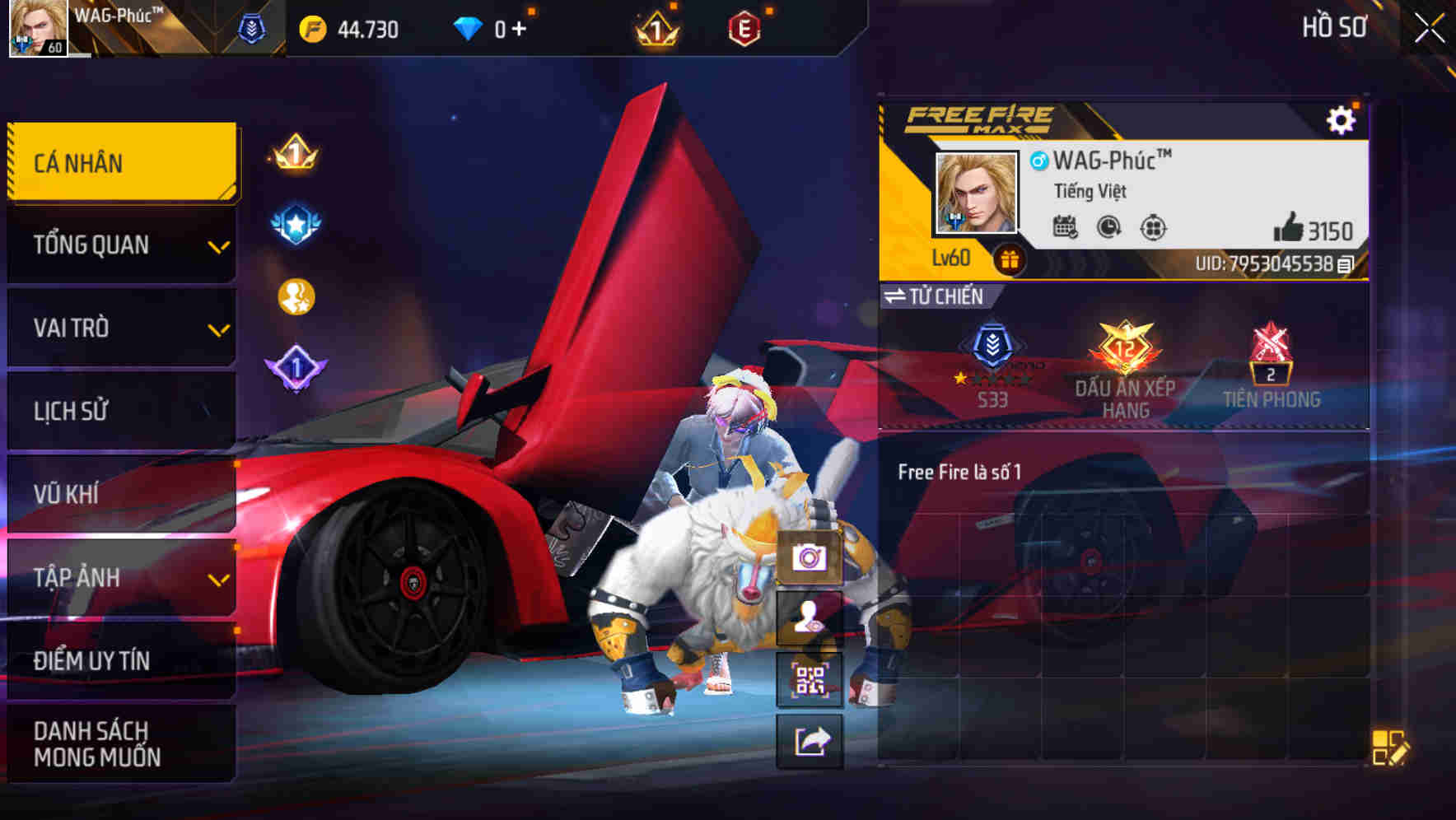The height and width of the screenshot is (820, 1456).
Task: Copy the UID with the copy icon
Action: [x=1346, y=266]
